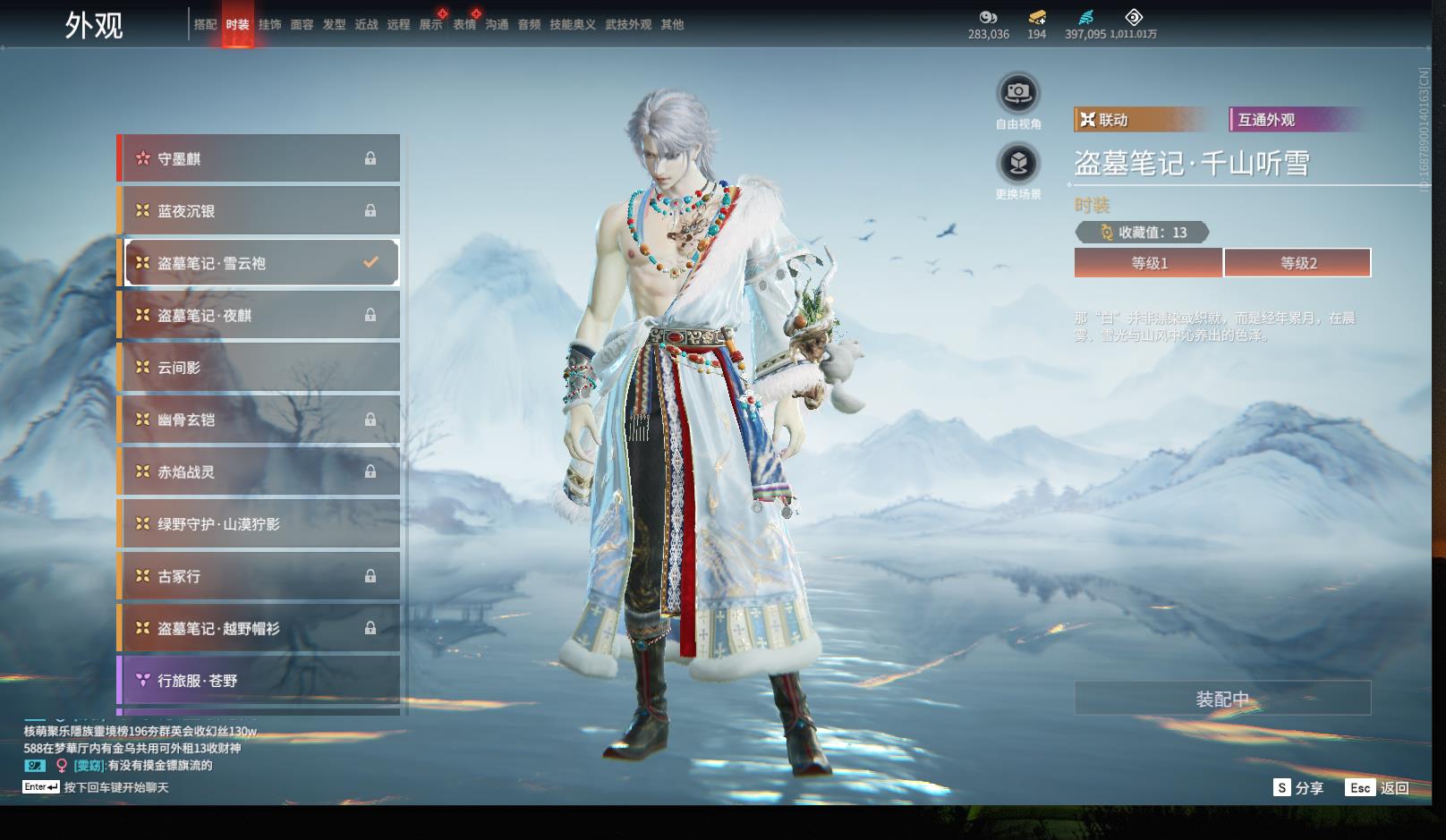Switch to the 搭配 tab
Screen dimensions: 1446x840
(x=205, y=25)
